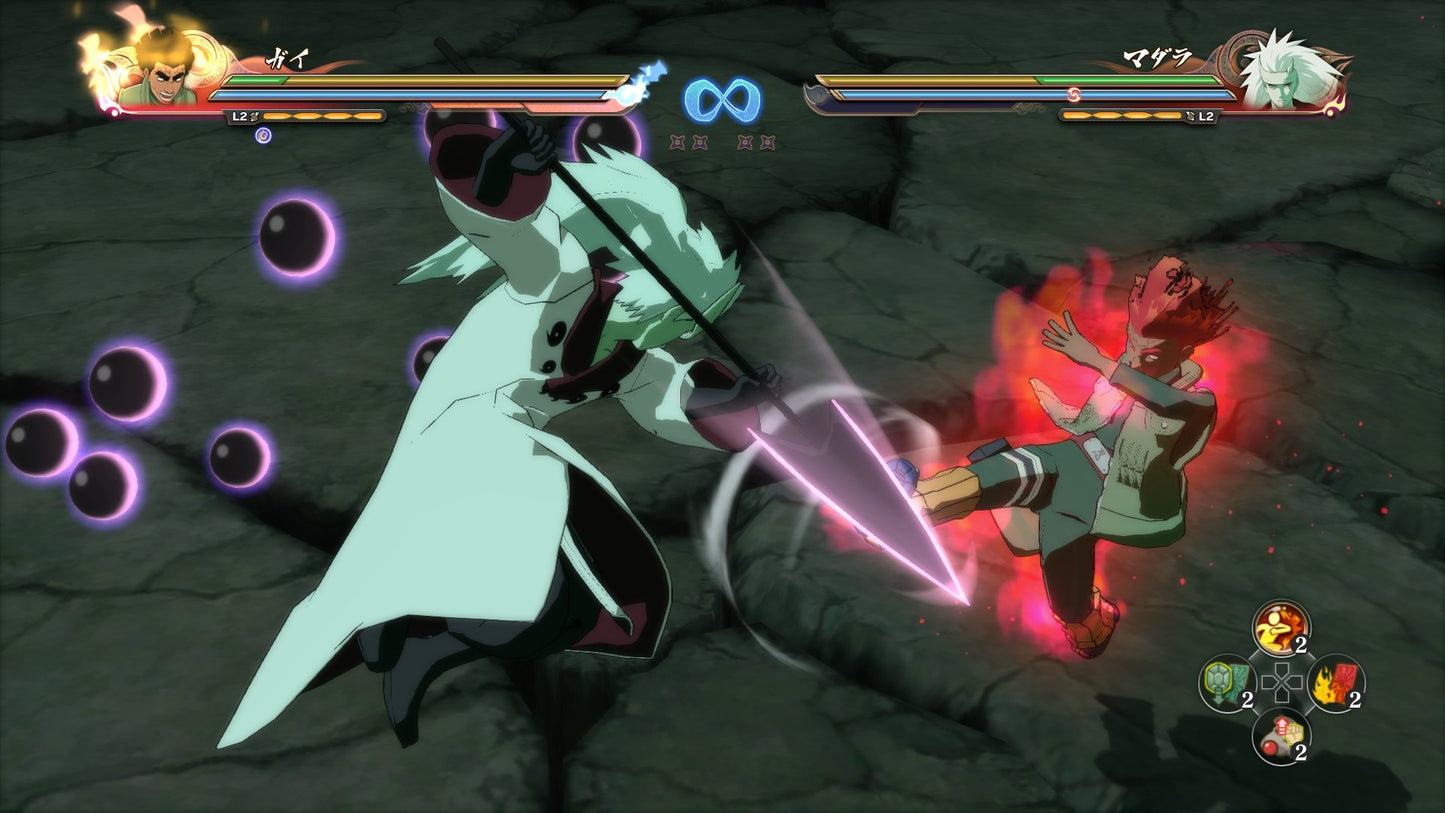Click the leftmost shuriken marker below the timer
This screenshot has height=813, width=1445.
pos(676,143)
